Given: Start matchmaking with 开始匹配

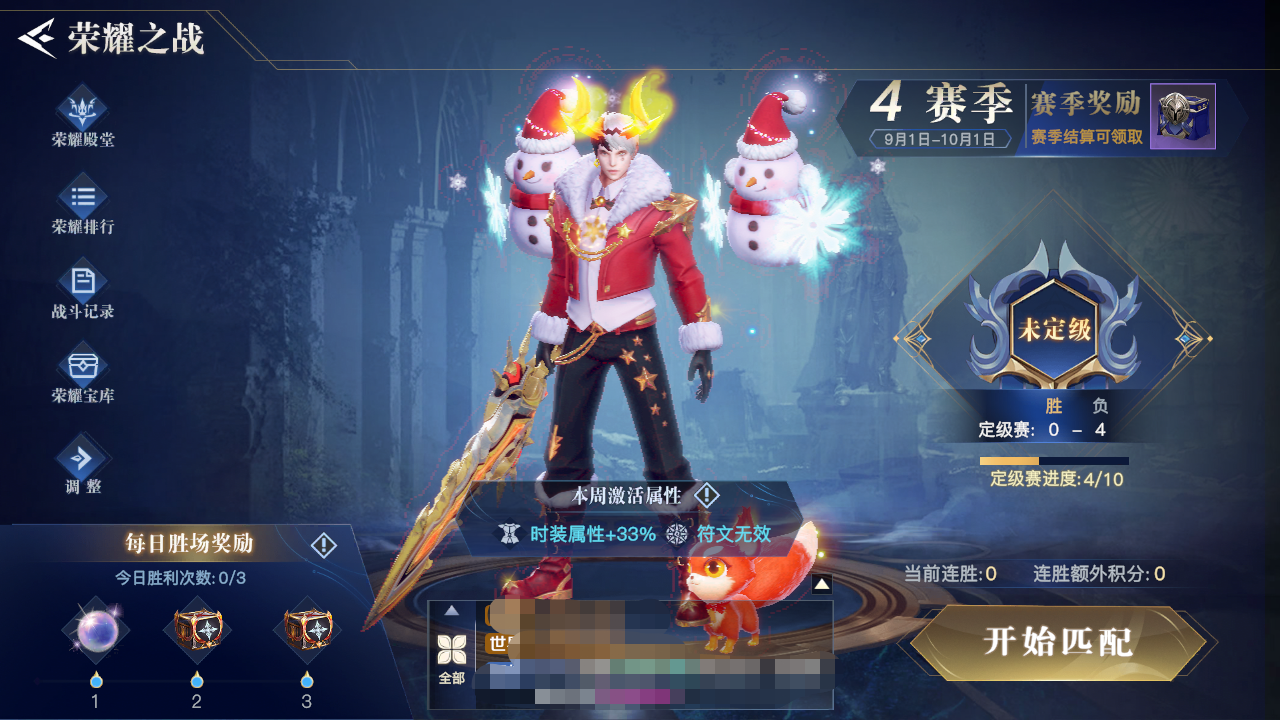Looking at the screenshot, I should [x=1058, y=642].
